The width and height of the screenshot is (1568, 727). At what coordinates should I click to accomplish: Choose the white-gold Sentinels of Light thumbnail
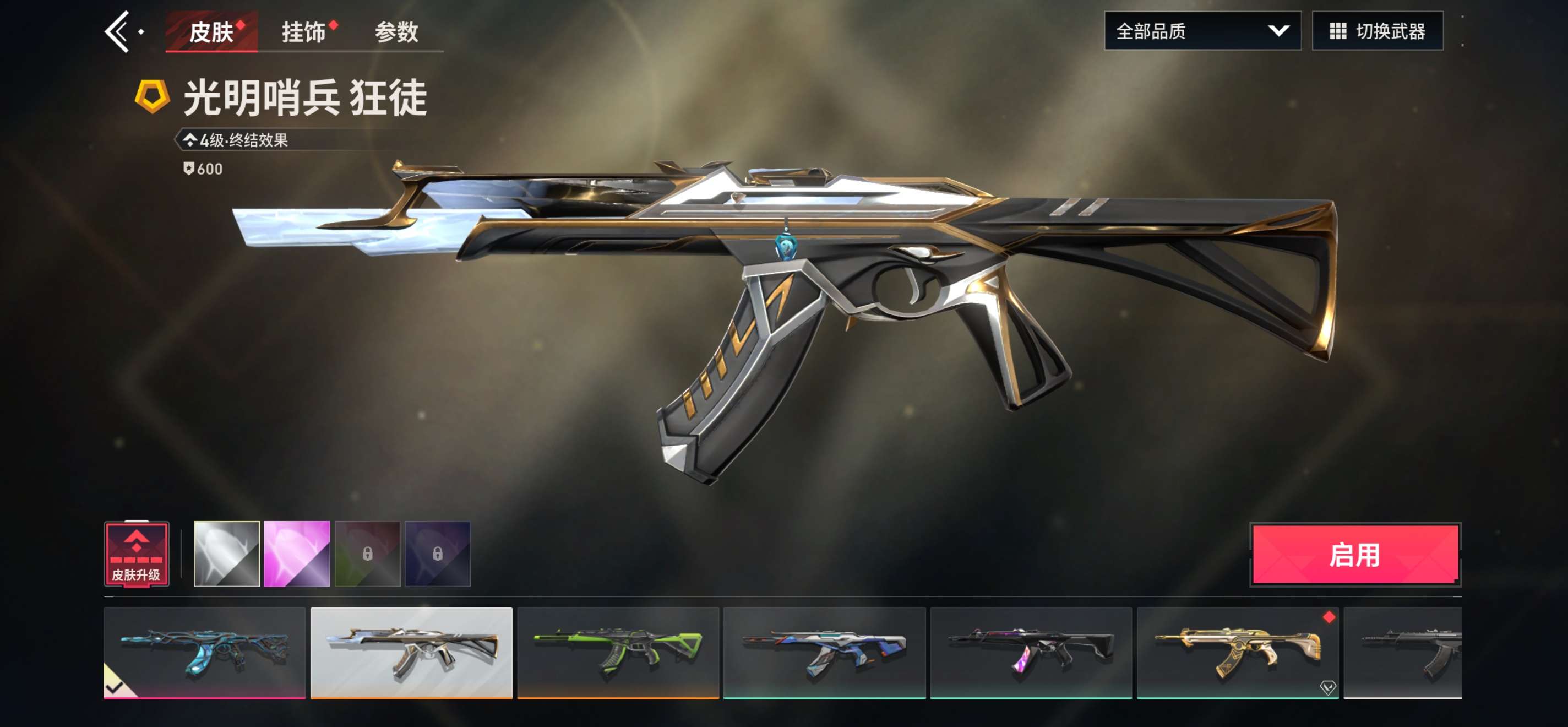click(x=411, y=652)
